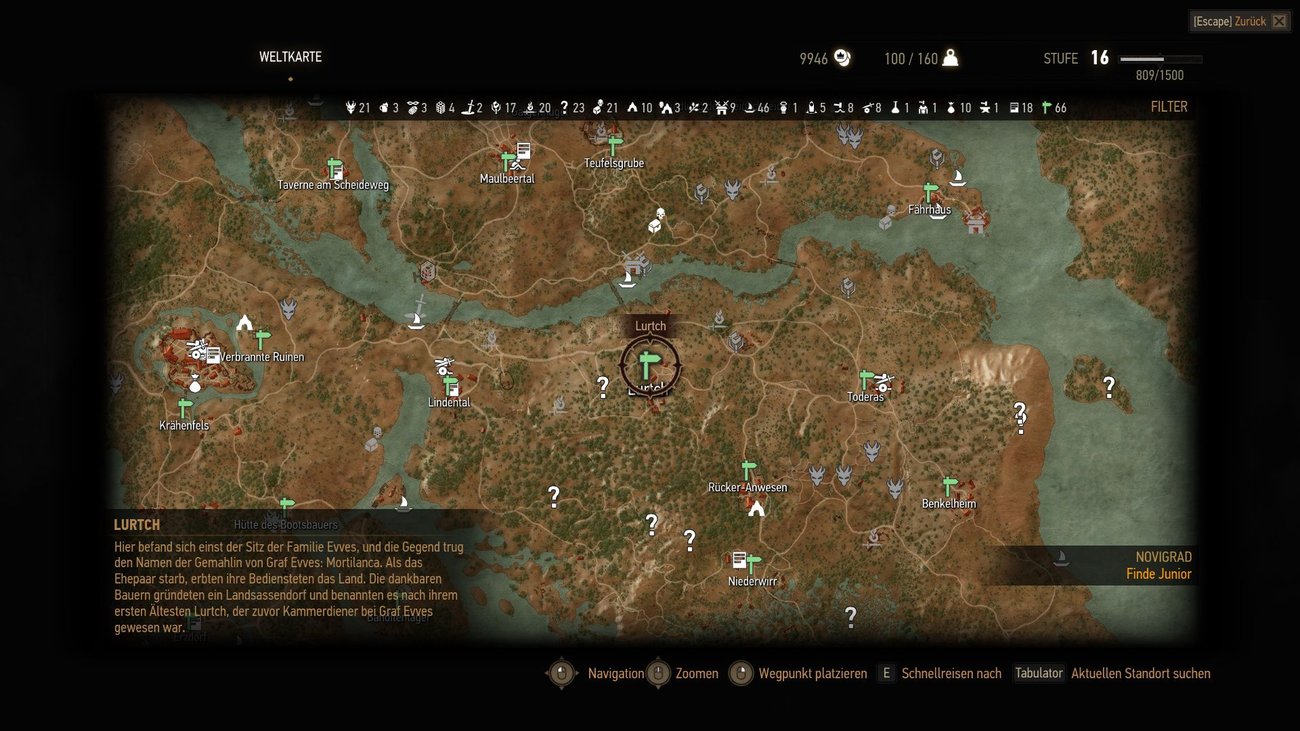Toggle the place of power filter icon
Screen dimensions: 1300x731
click(497, 107)
